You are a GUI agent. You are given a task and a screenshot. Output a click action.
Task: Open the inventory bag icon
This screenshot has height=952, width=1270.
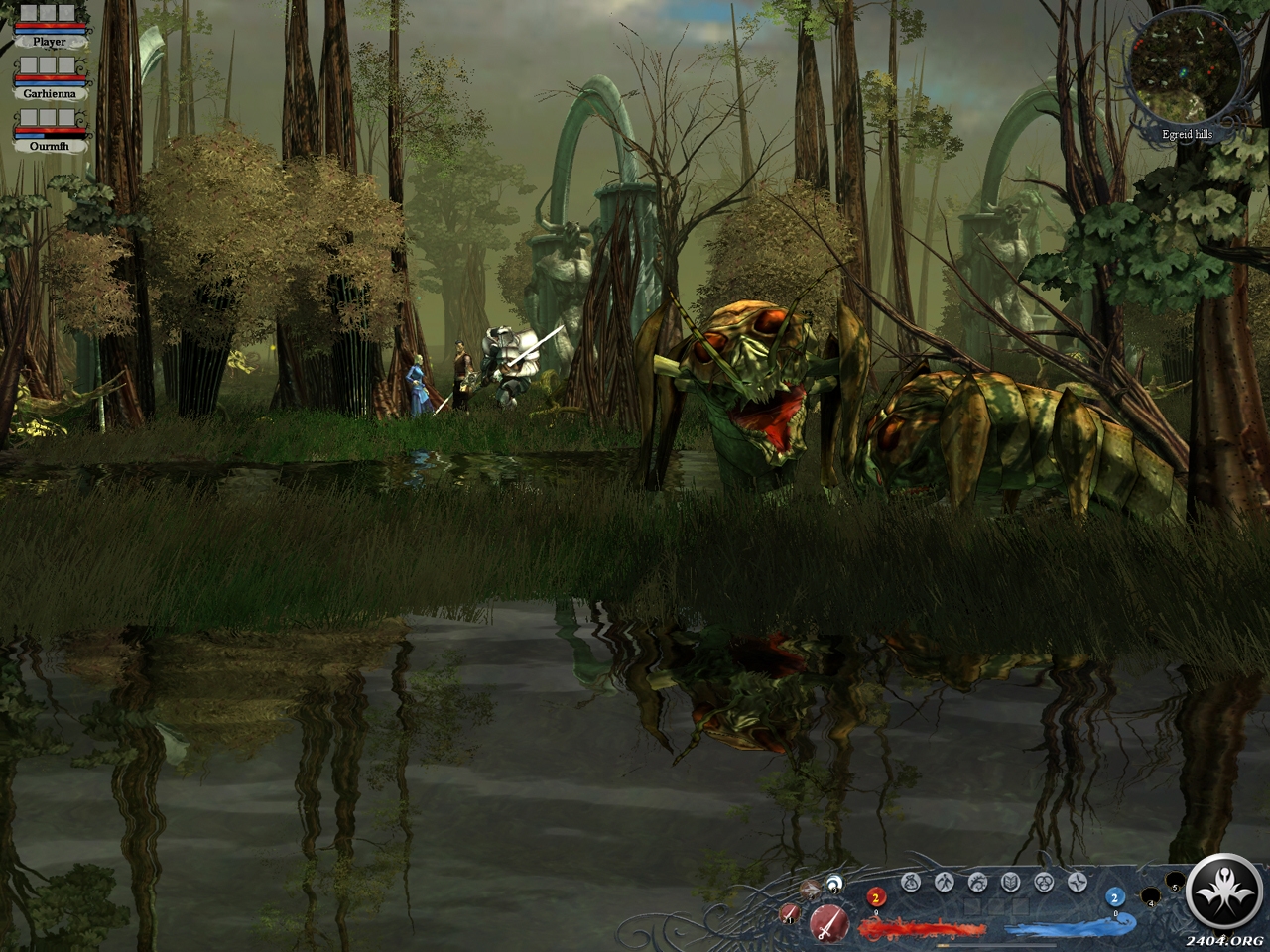tap(911, 882)
